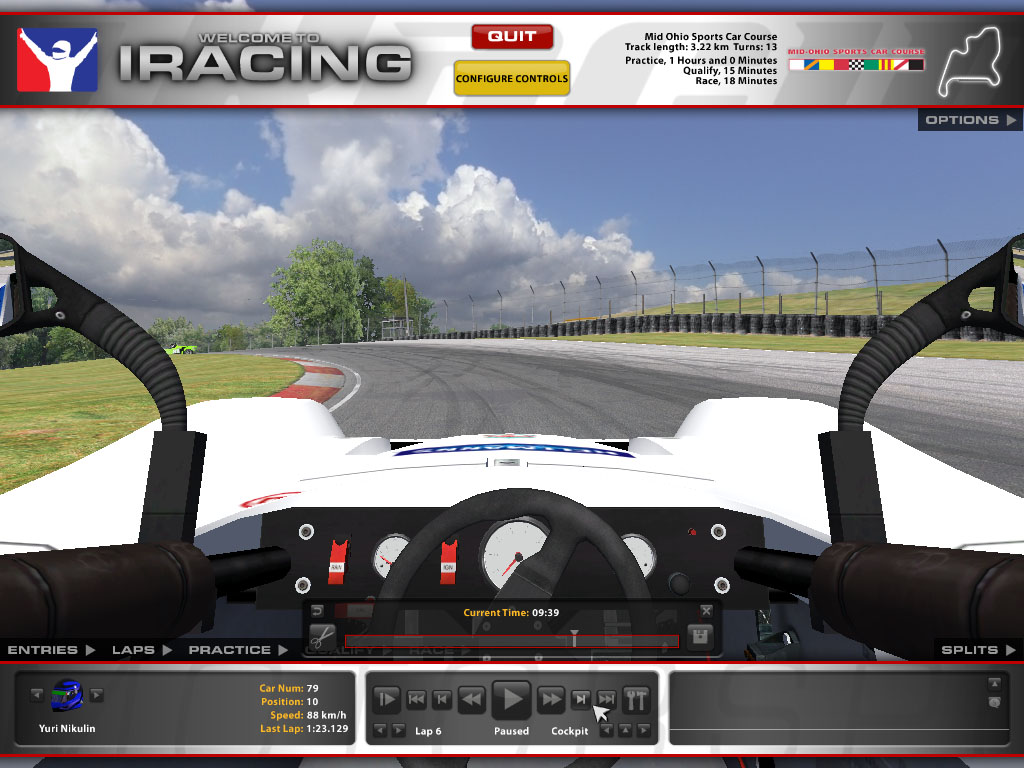Quit the iRacing session
The image size is (1024, 768).
point(512,37)
